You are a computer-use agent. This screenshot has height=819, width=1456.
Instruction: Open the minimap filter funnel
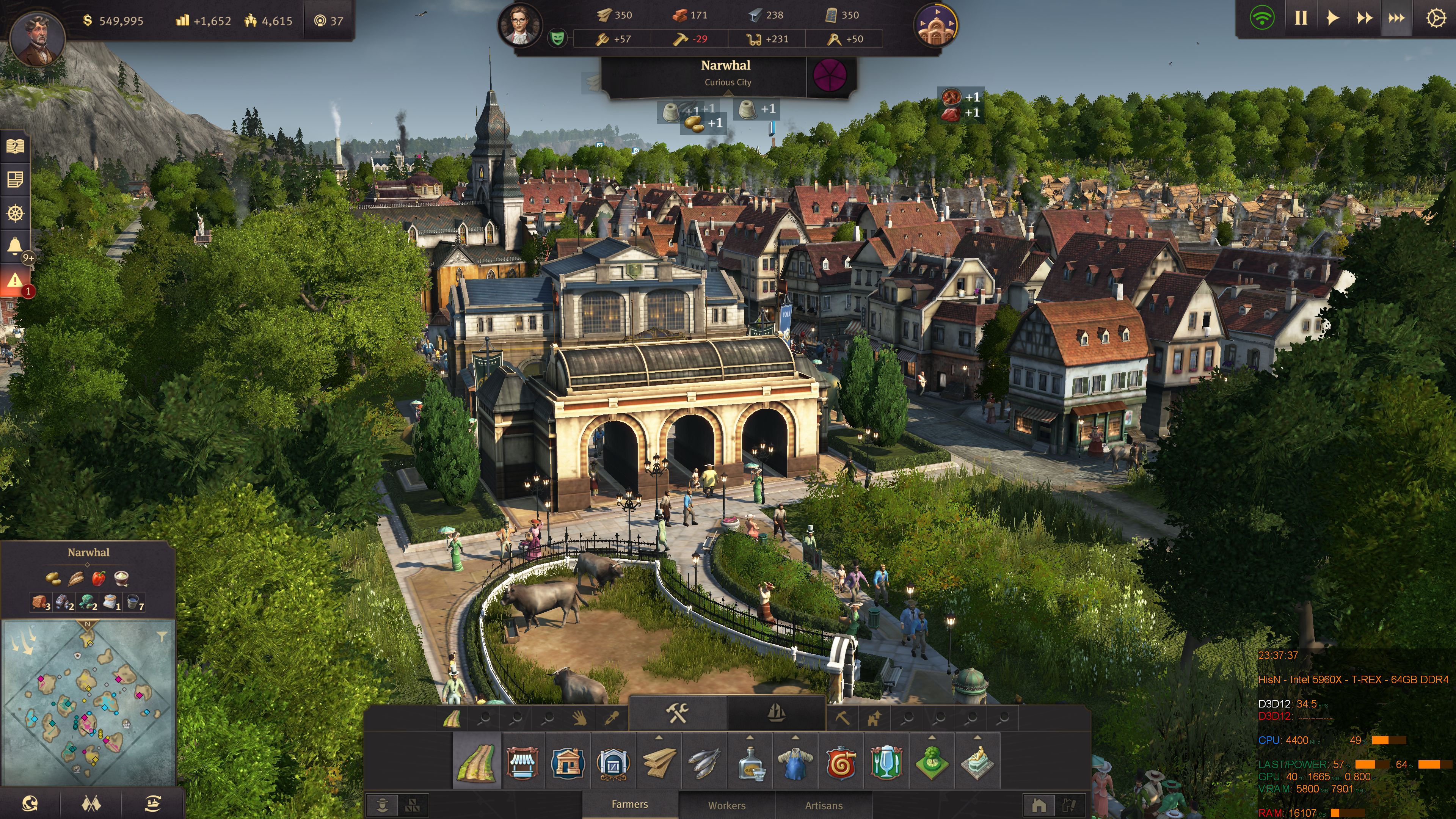[162, 637]
